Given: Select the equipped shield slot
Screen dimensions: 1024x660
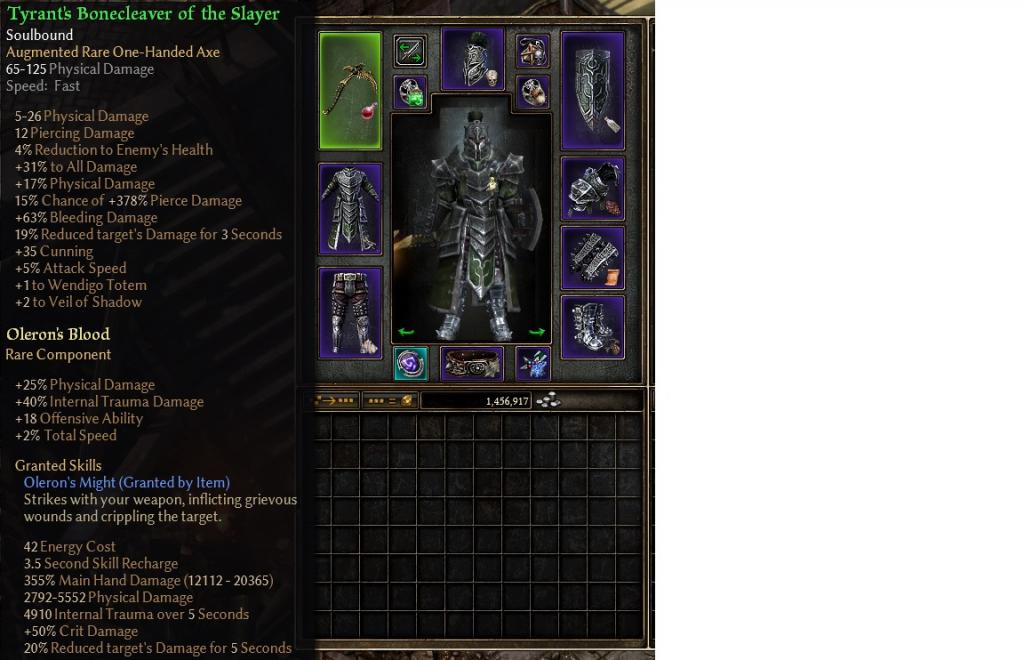Looking at the screenshot, I should coord(593,90).
